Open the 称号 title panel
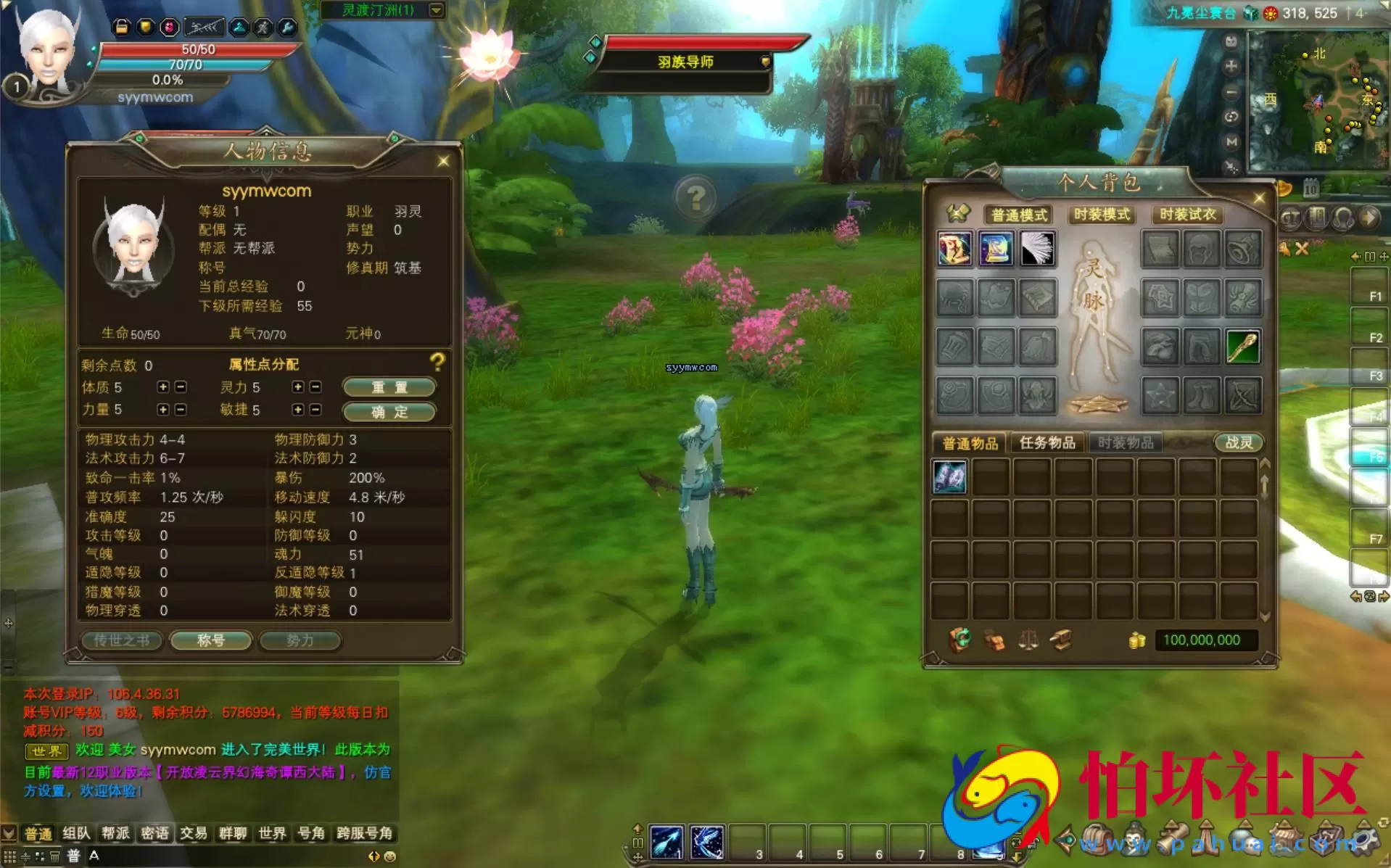The width and height of the screenshot is (1391, 868). point(210,640)
